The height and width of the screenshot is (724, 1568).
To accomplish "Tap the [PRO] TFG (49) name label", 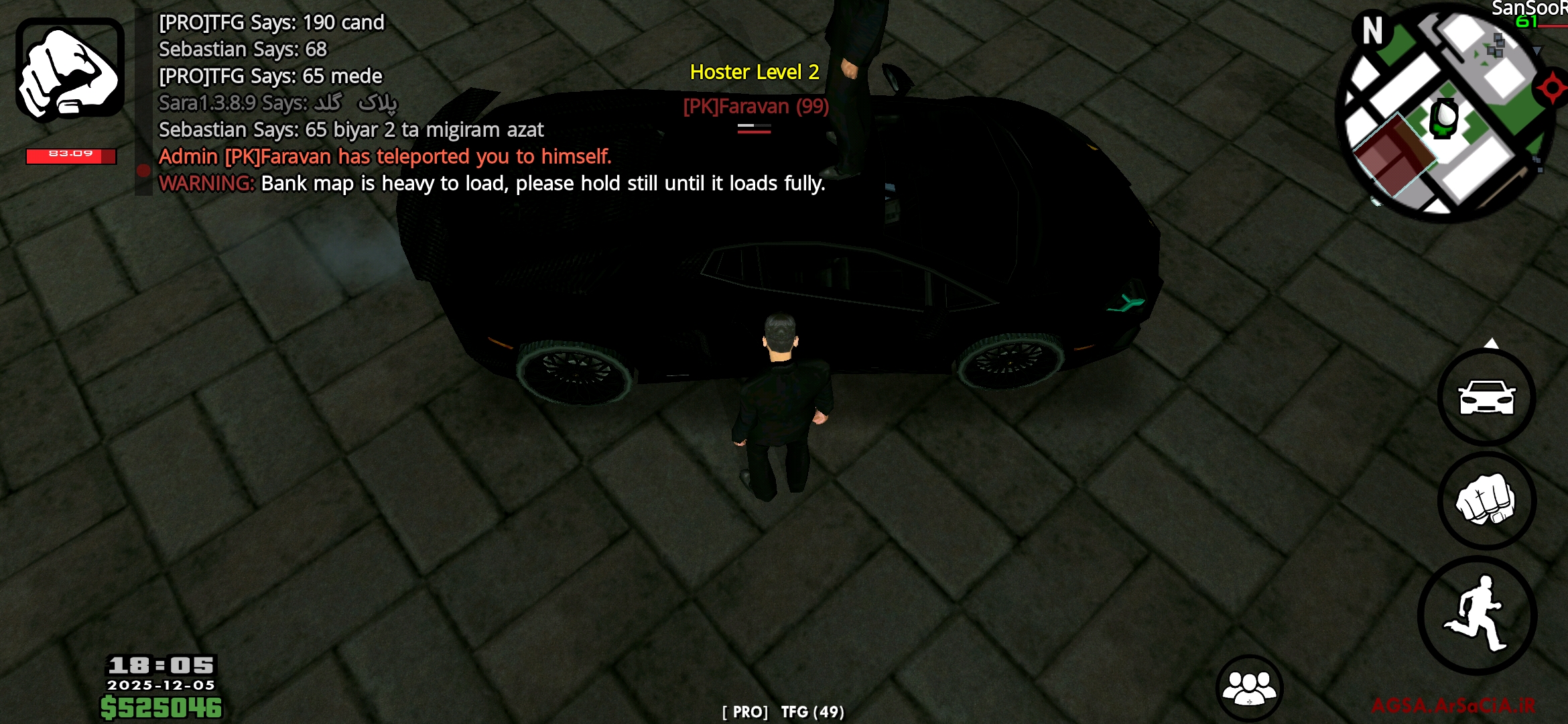I will tap(784, 713).
